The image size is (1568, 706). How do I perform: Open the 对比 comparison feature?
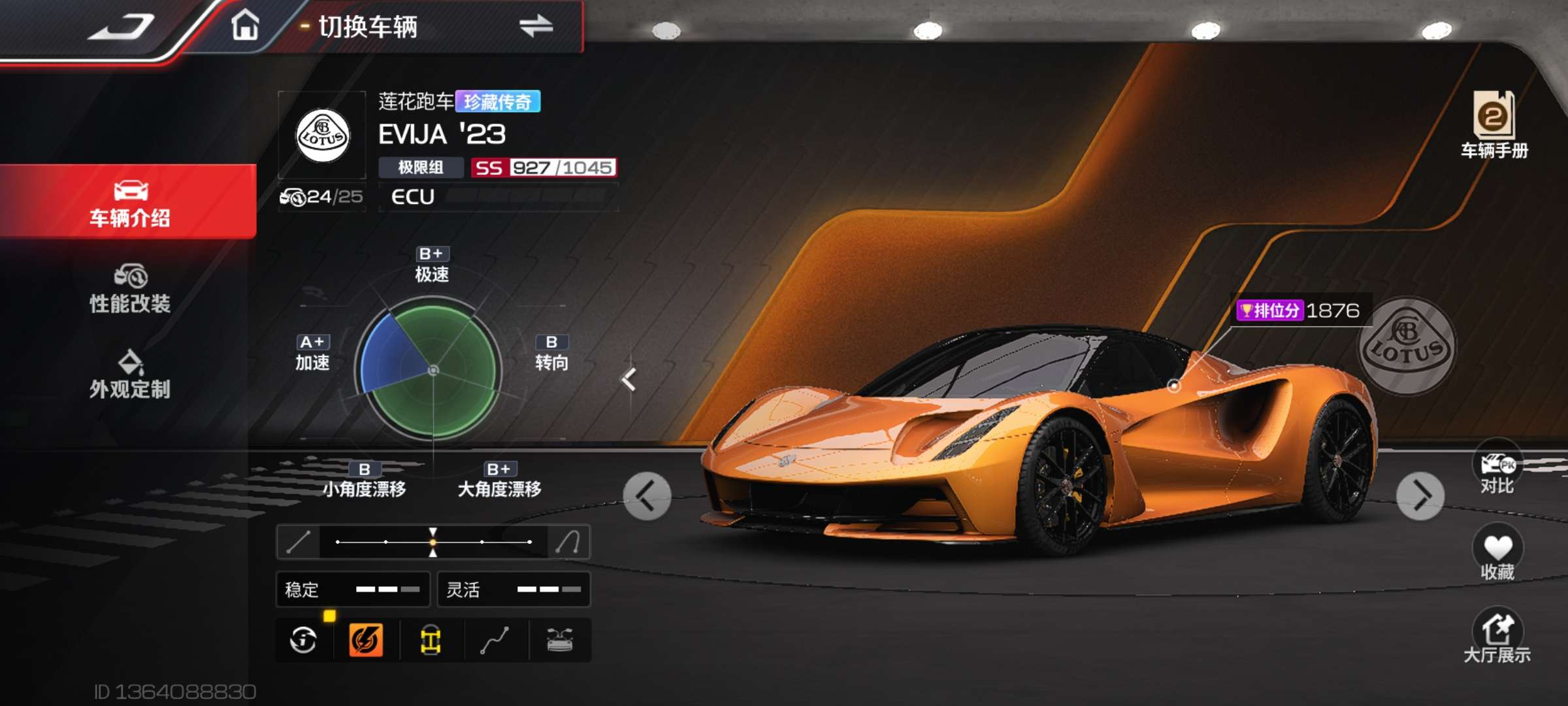click(1497, 469)
